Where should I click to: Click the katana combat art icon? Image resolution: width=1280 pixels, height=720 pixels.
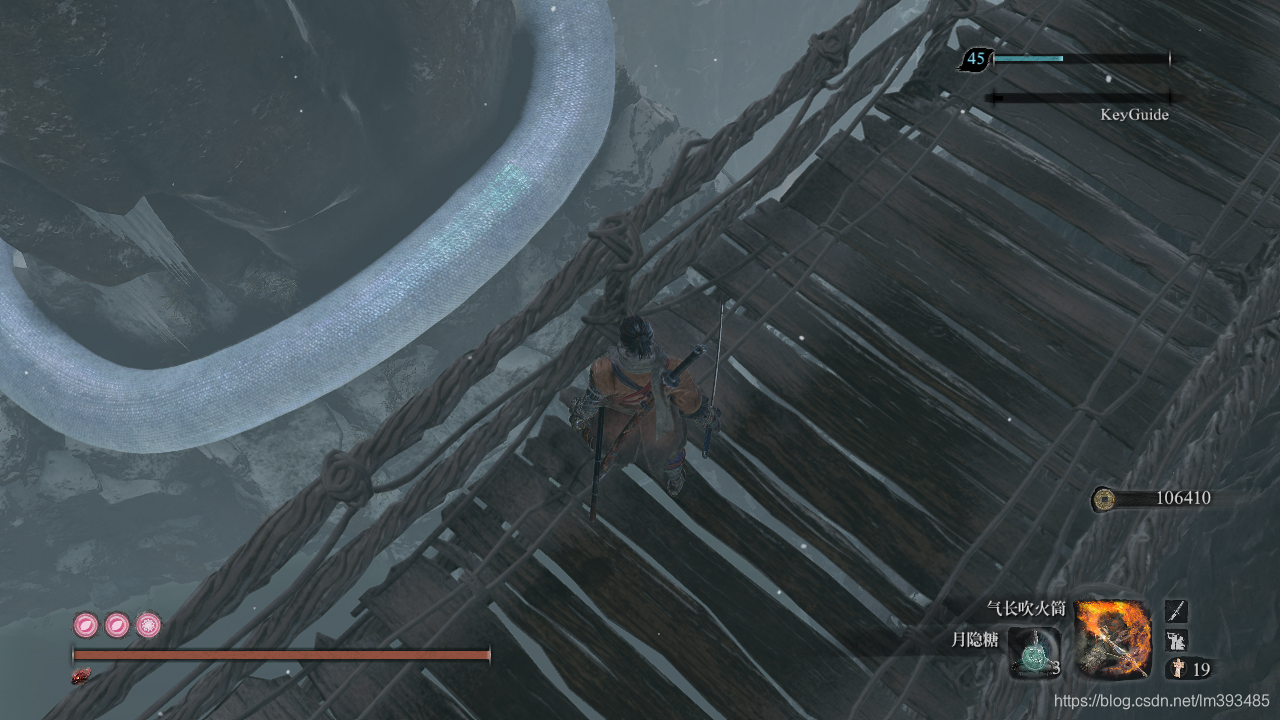1177,611
